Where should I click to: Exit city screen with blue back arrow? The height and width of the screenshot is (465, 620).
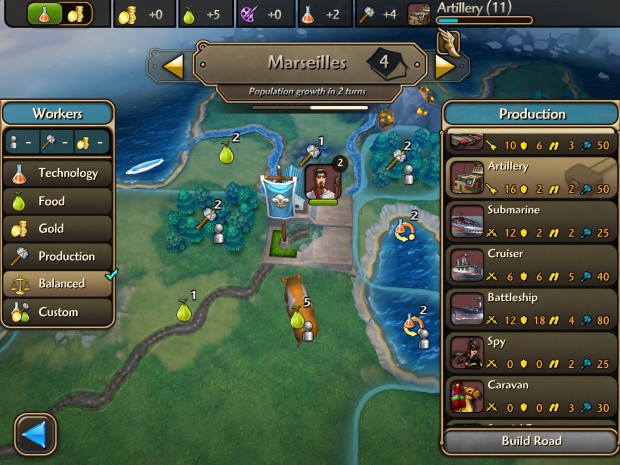(36, 434)
